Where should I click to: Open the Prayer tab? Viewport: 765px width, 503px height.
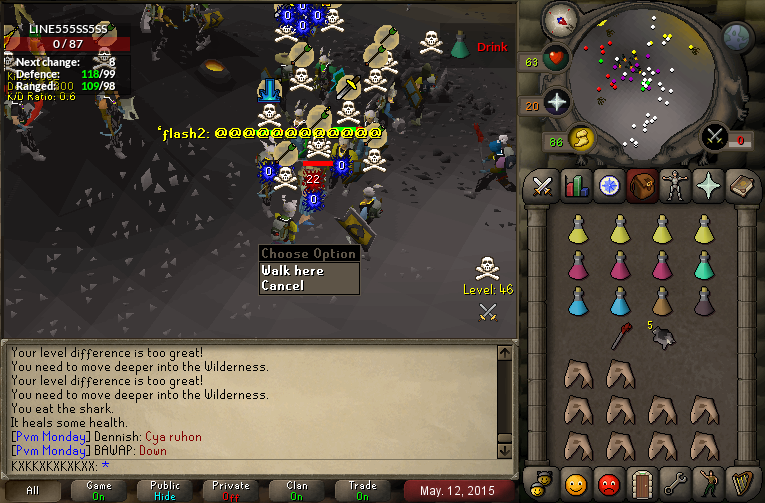pyautogui.click(x=705, y=186)
